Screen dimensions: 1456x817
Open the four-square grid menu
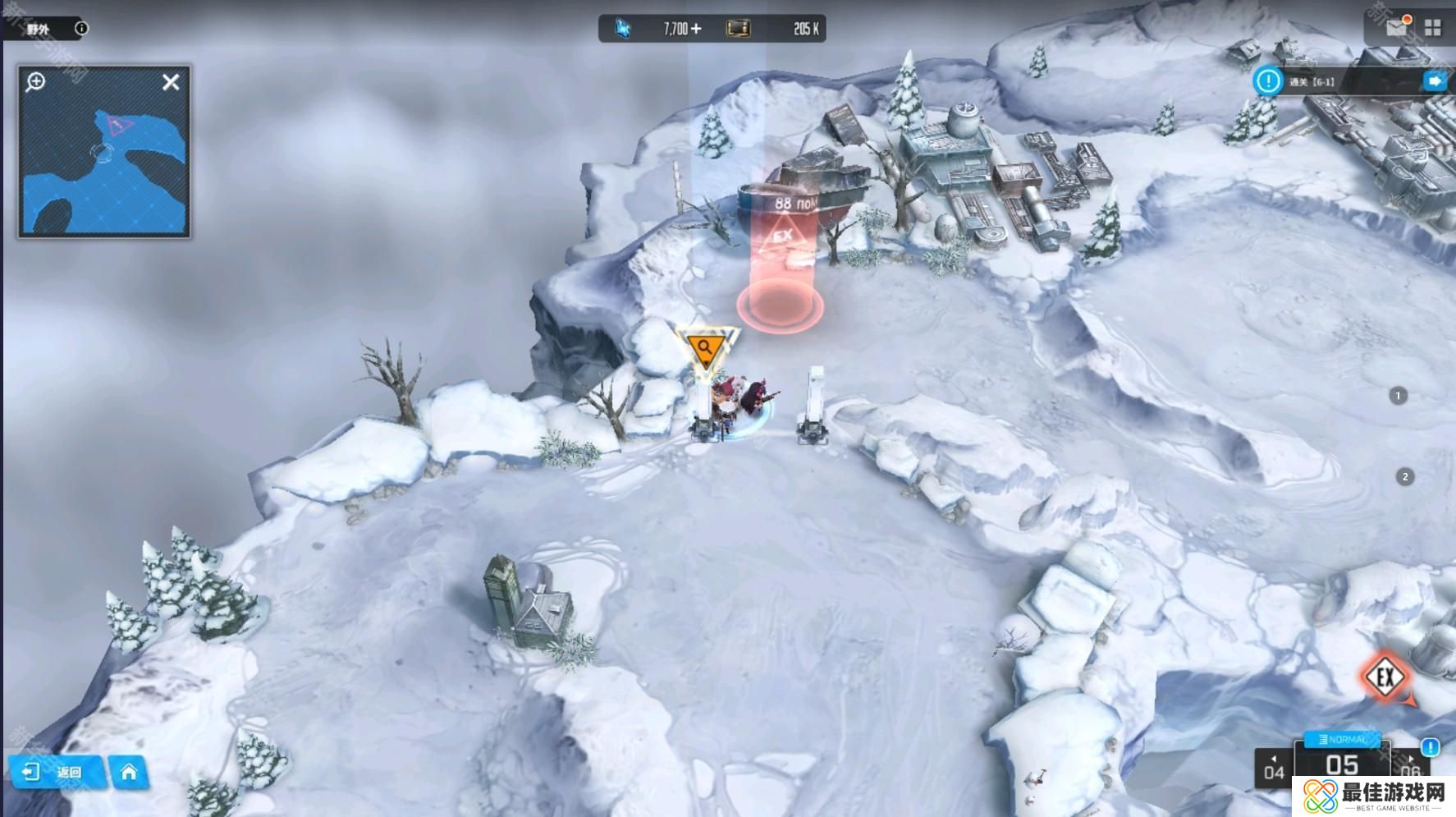[1433, 28]
